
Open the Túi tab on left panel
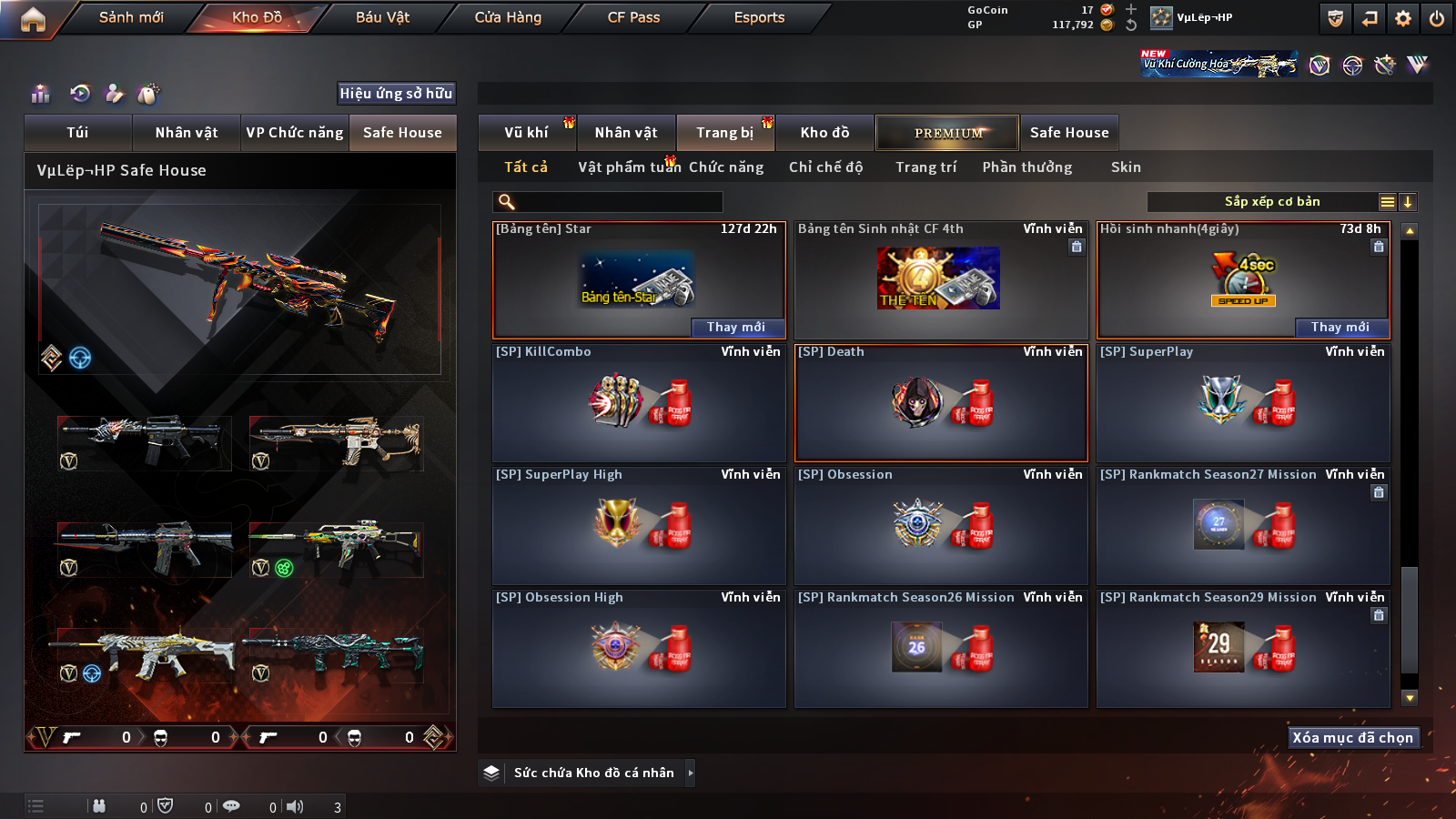point(77,133)
